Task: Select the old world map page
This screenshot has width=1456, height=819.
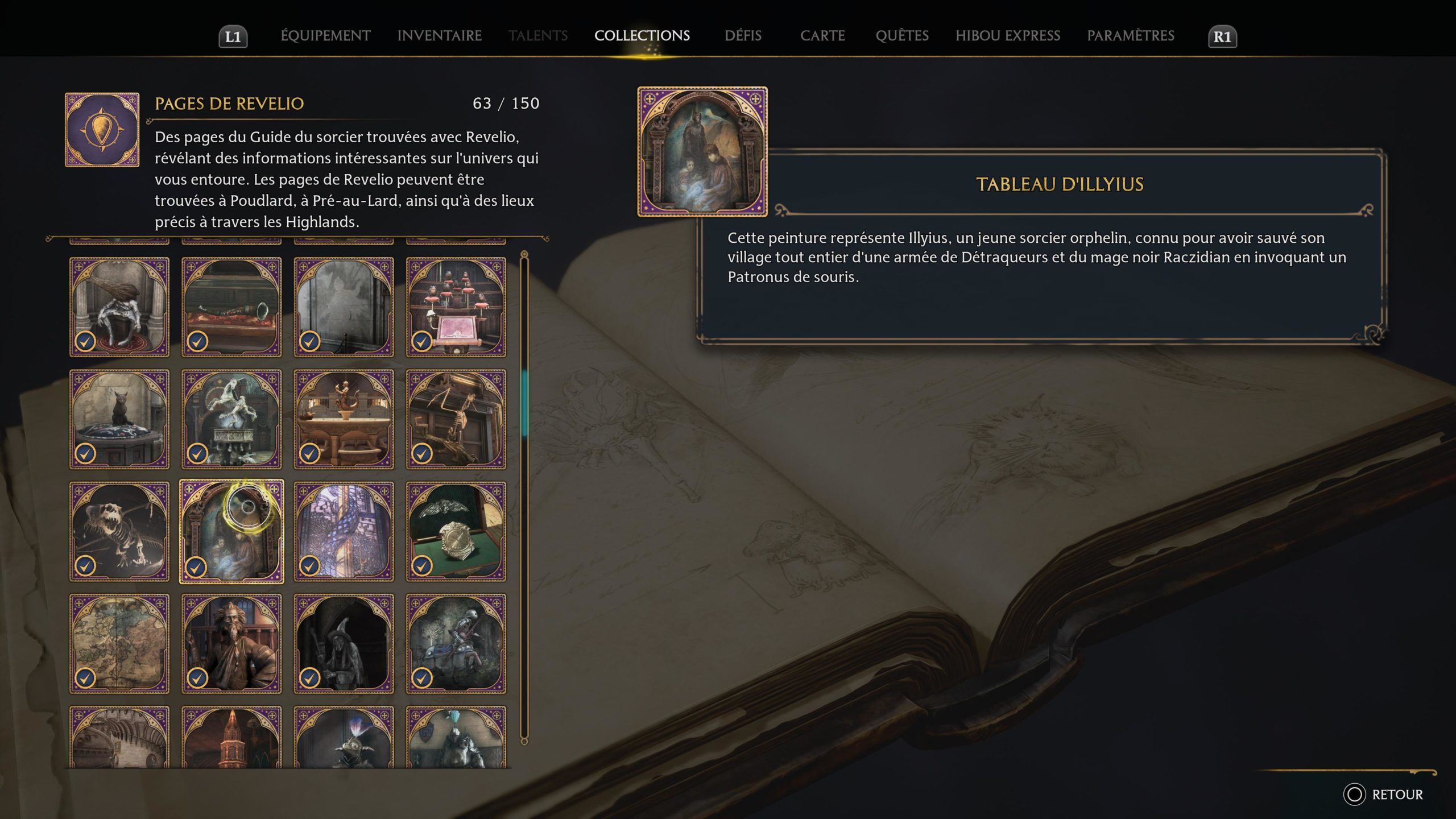Action: tap(119, 643)
